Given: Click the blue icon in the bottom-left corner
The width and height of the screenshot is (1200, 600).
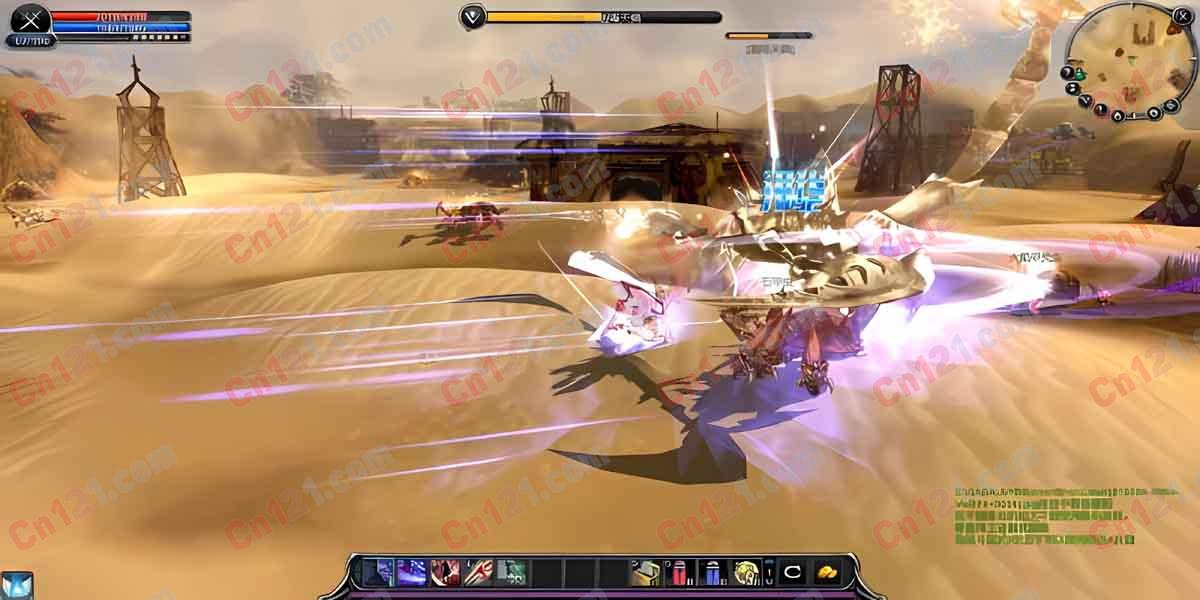Looking at the screenshot, I should click(17, 585).
